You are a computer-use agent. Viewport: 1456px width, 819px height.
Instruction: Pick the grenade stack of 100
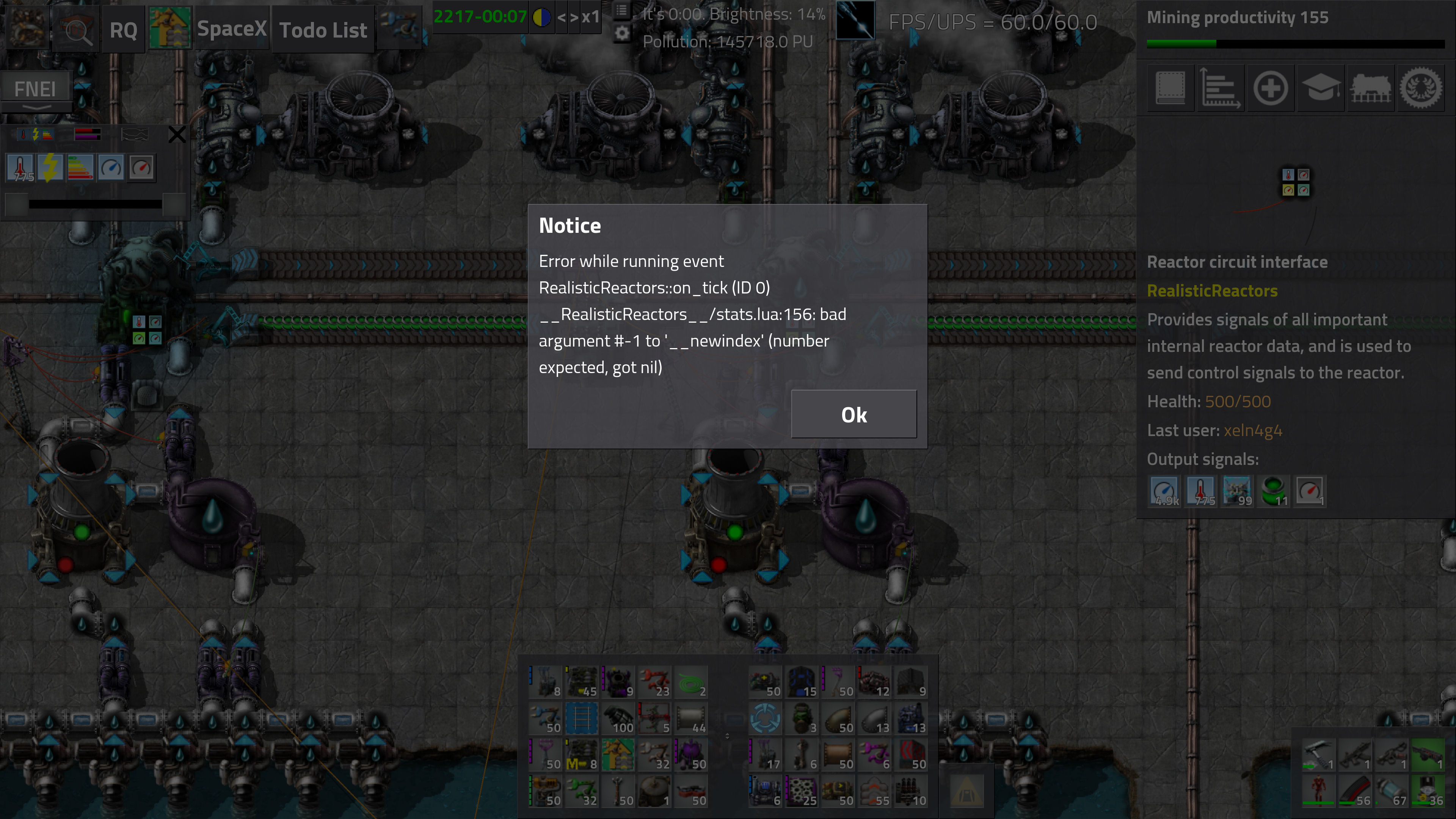618,719
